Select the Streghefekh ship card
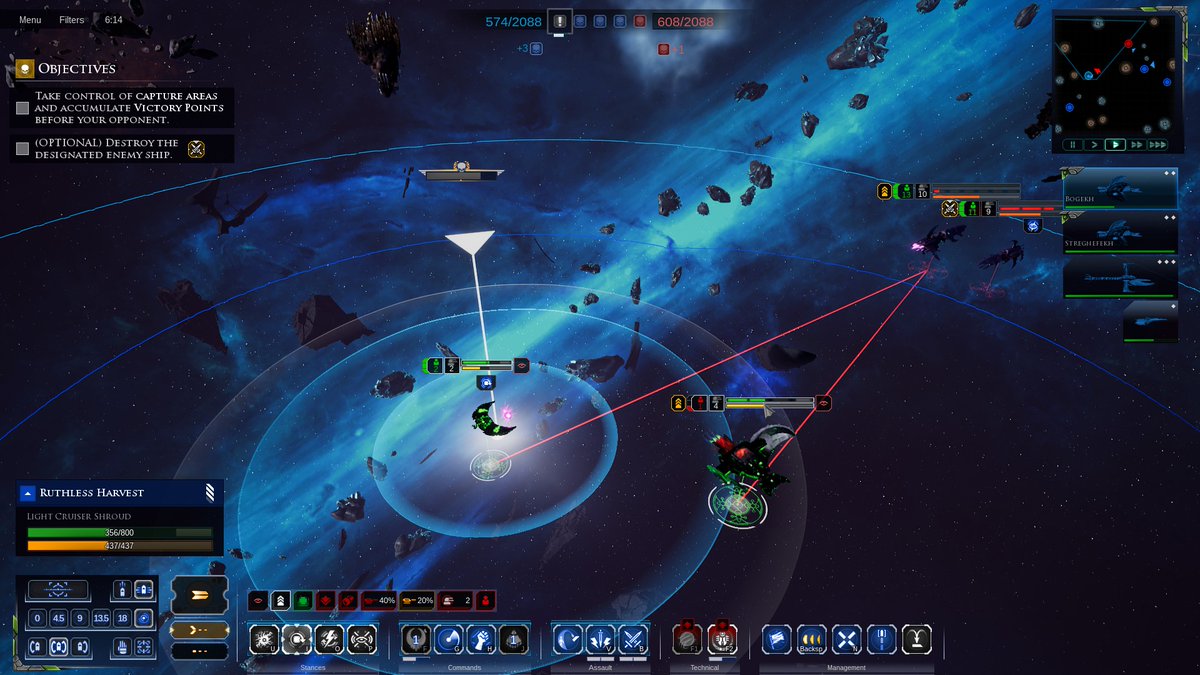 click(1120, 231)
